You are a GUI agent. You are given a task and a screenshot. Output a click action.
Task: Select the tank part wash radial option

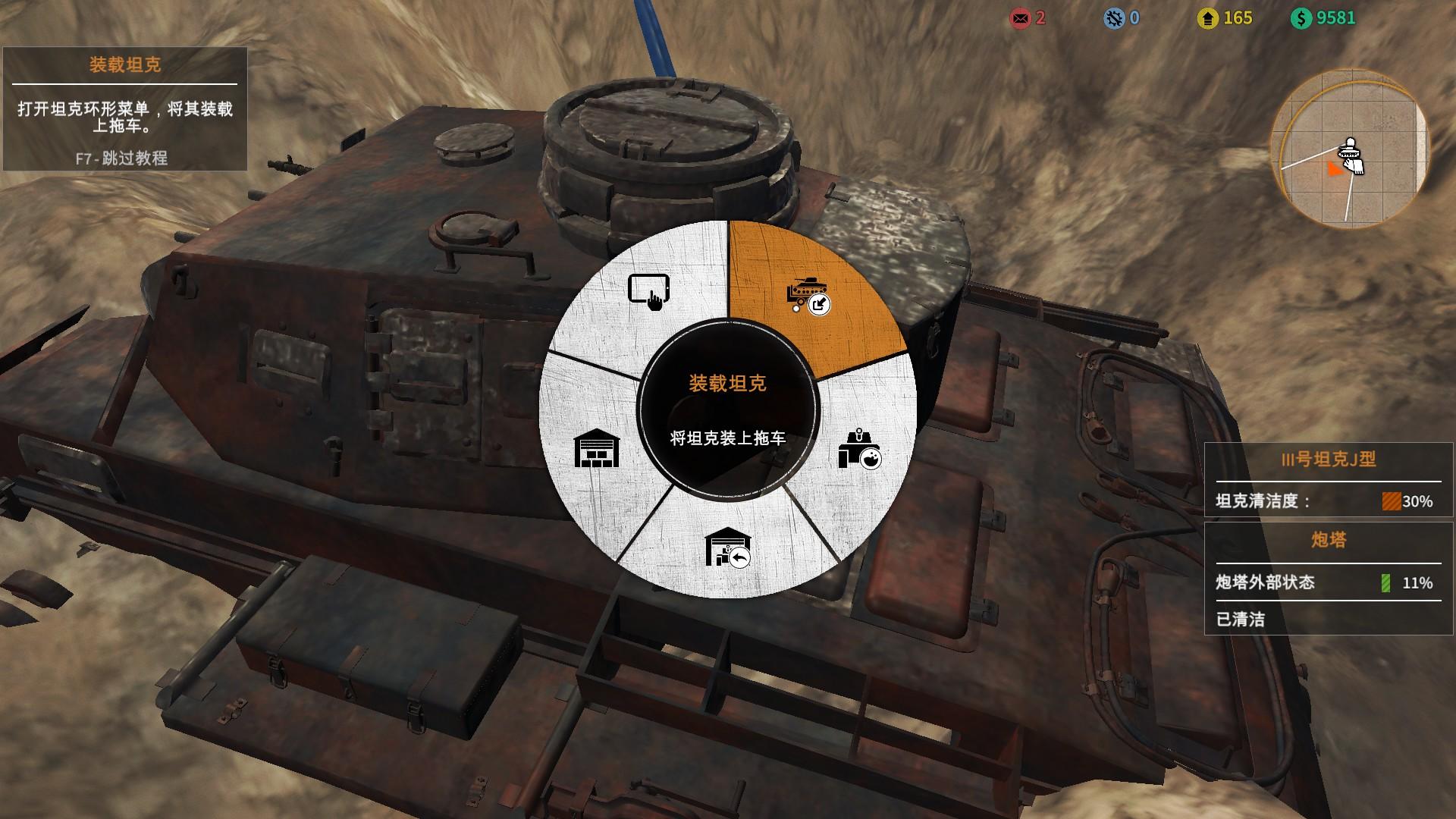point(860,450)
